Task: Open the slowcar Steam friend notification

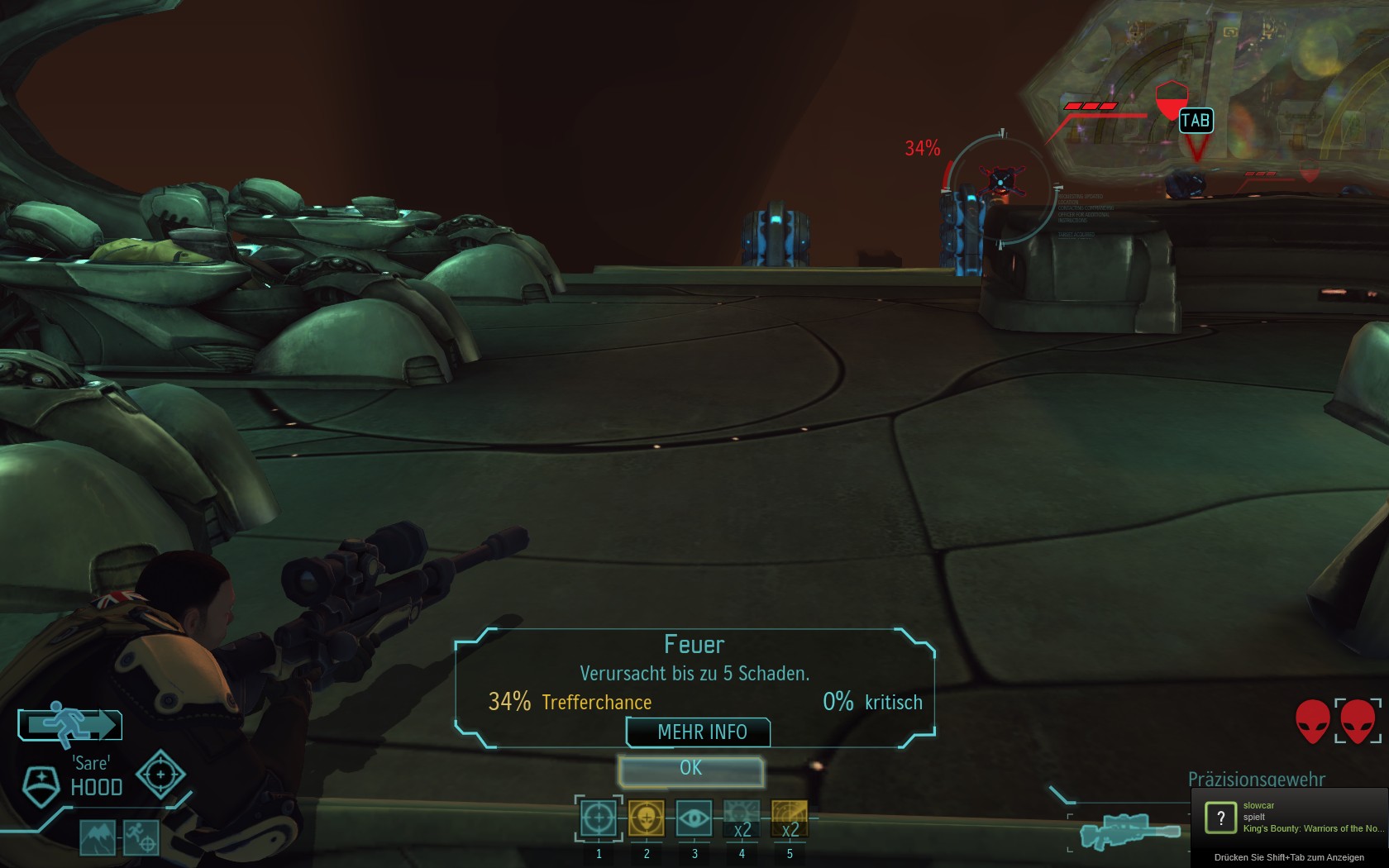Action: (1290, 817)
